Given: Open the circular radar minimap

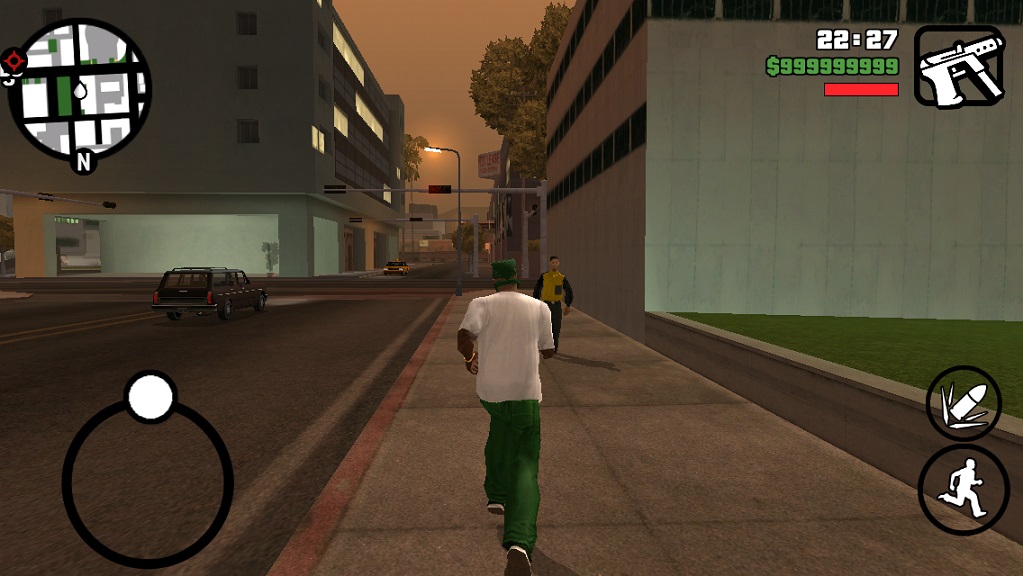Looking at the screenshot, I should click(x=80, y=88).
